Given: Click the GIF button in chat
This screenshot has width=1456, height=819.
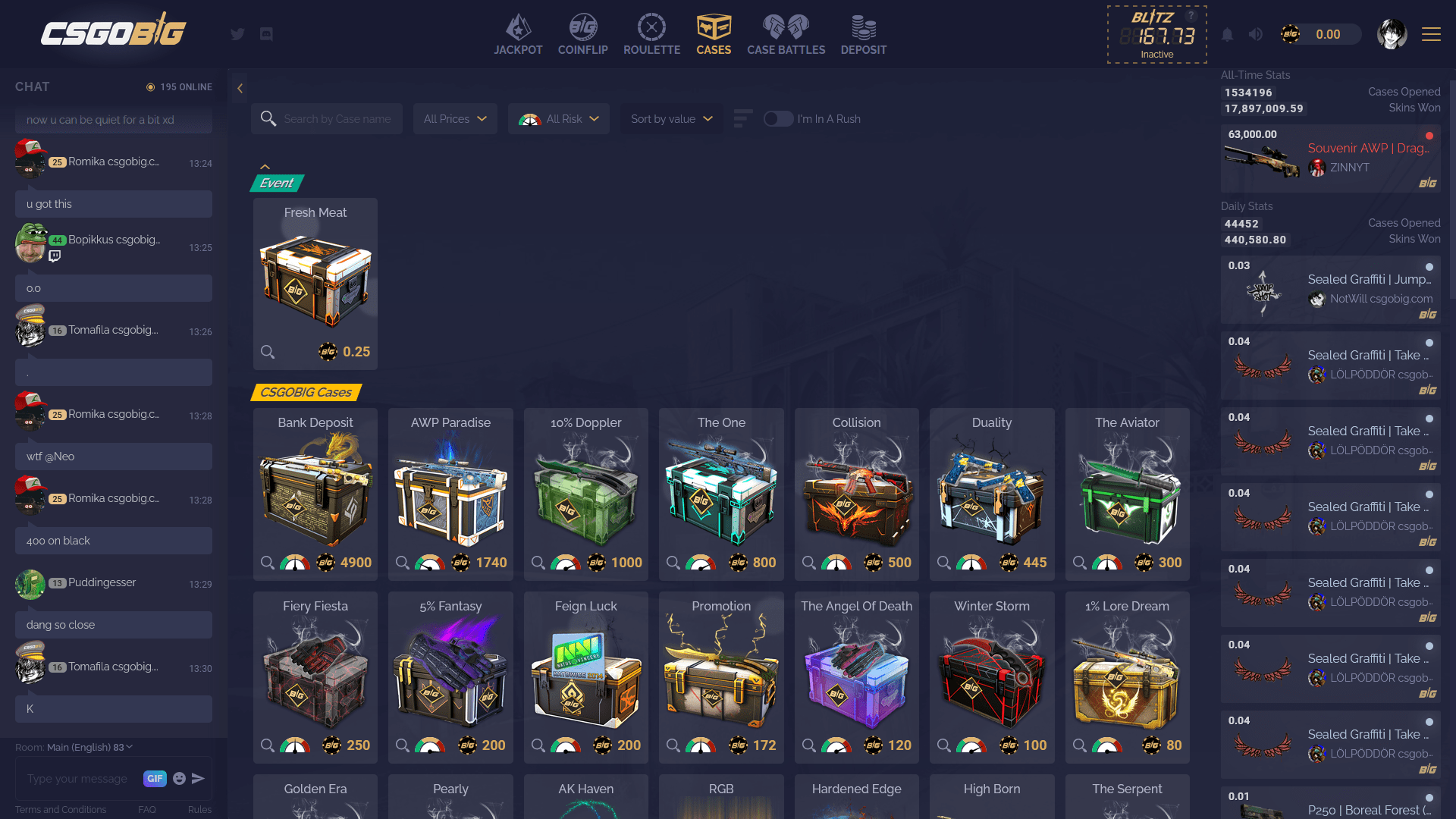Looking at the screenshot, I should [155, 778].
